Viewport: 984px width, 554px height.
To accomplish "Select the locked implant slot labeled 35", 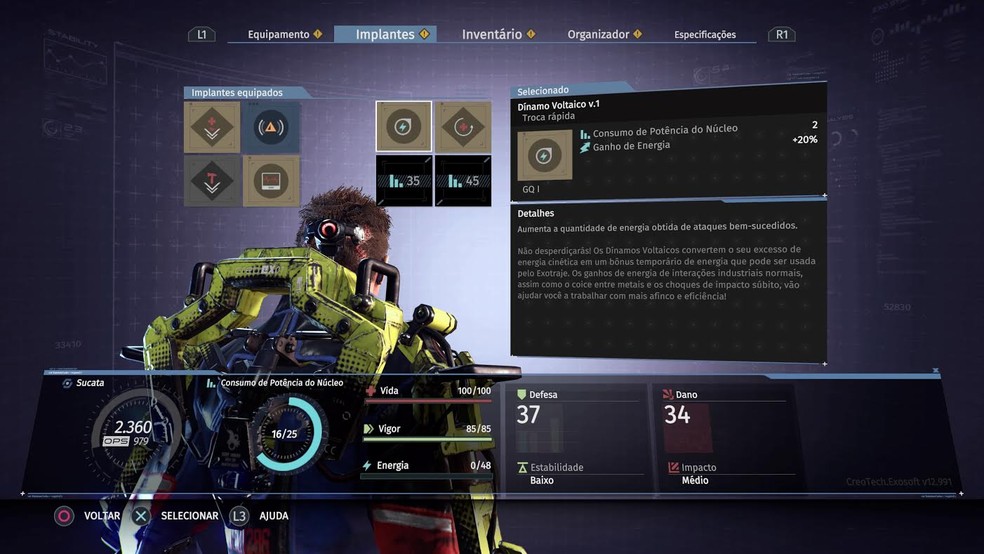I will click(404, 181).
